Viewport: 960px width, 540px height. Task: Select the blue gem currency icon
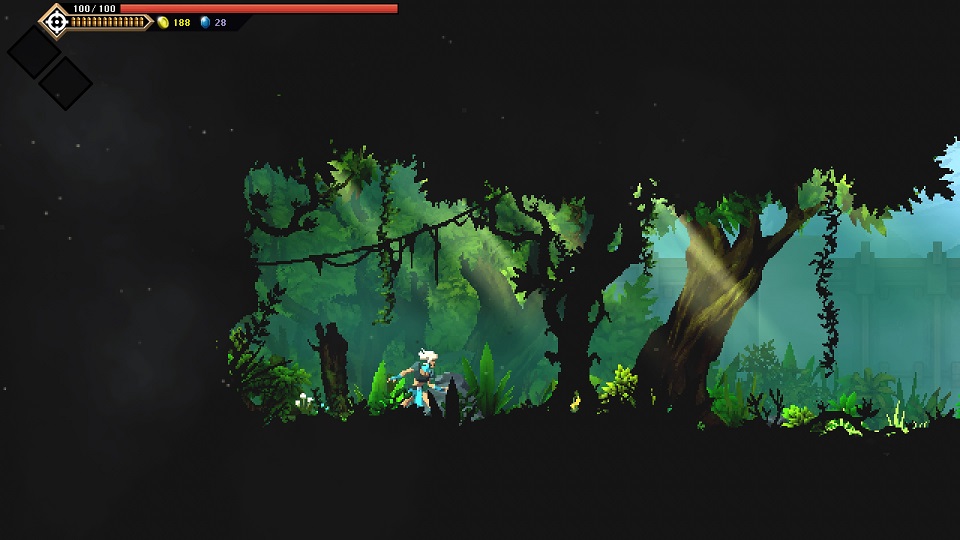[x=205, y=22]
